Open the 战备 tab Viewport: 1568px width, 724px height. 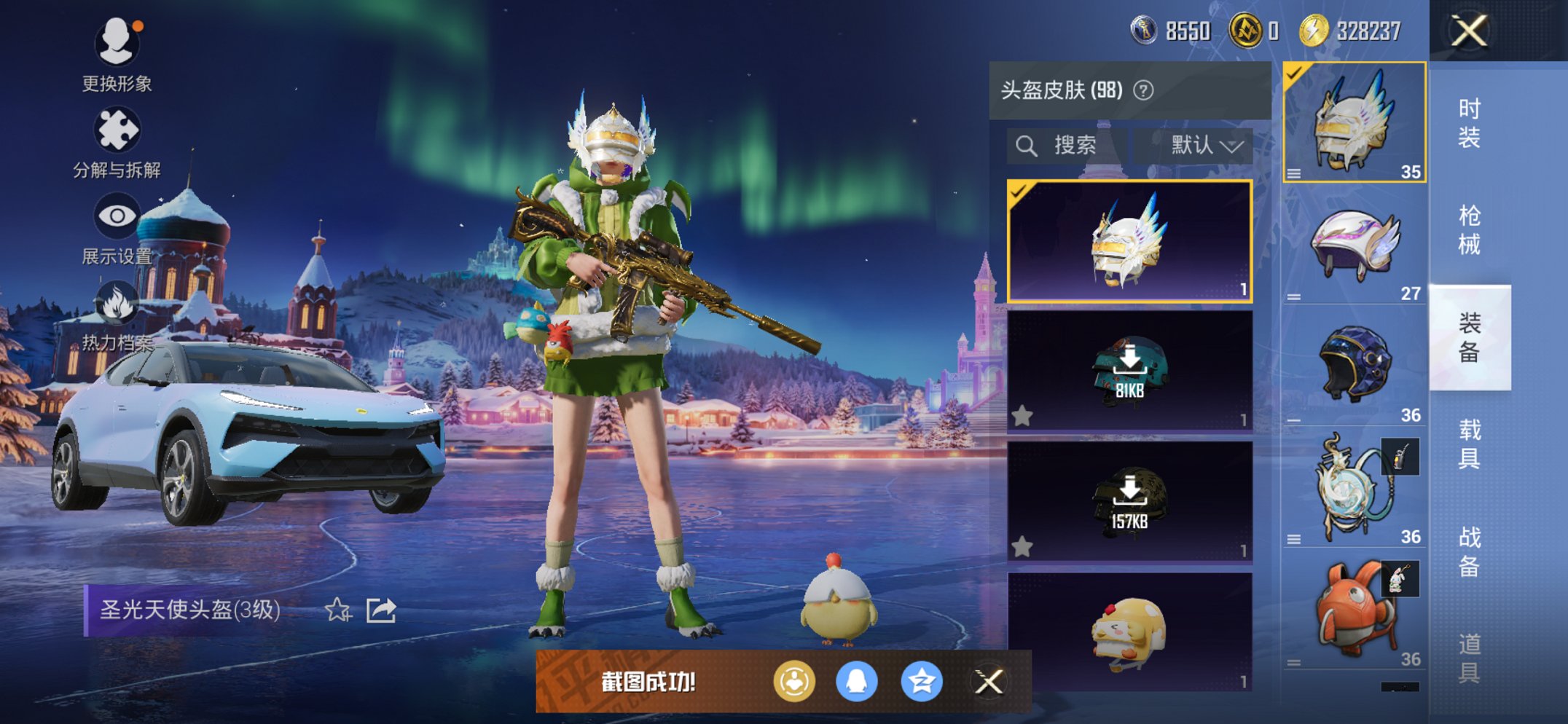tap(1469, 551)
